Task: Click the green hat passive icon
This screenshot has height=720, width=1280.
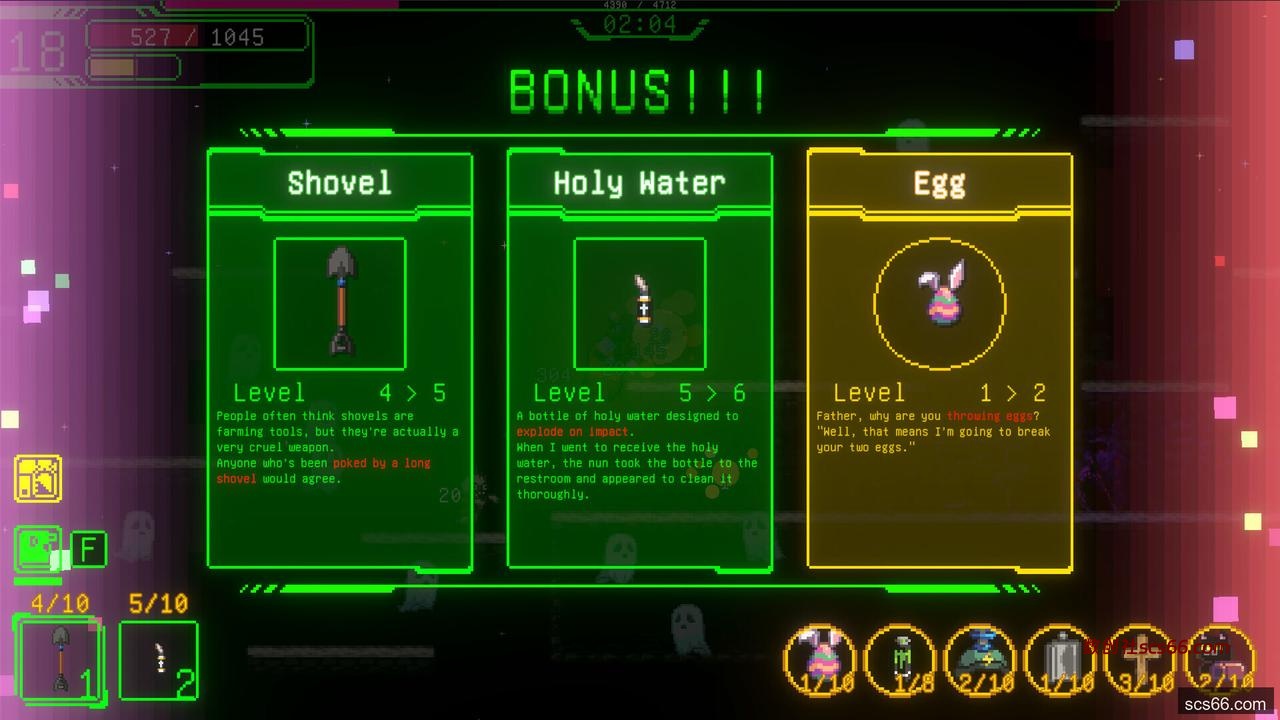Action: coord(981,658)
